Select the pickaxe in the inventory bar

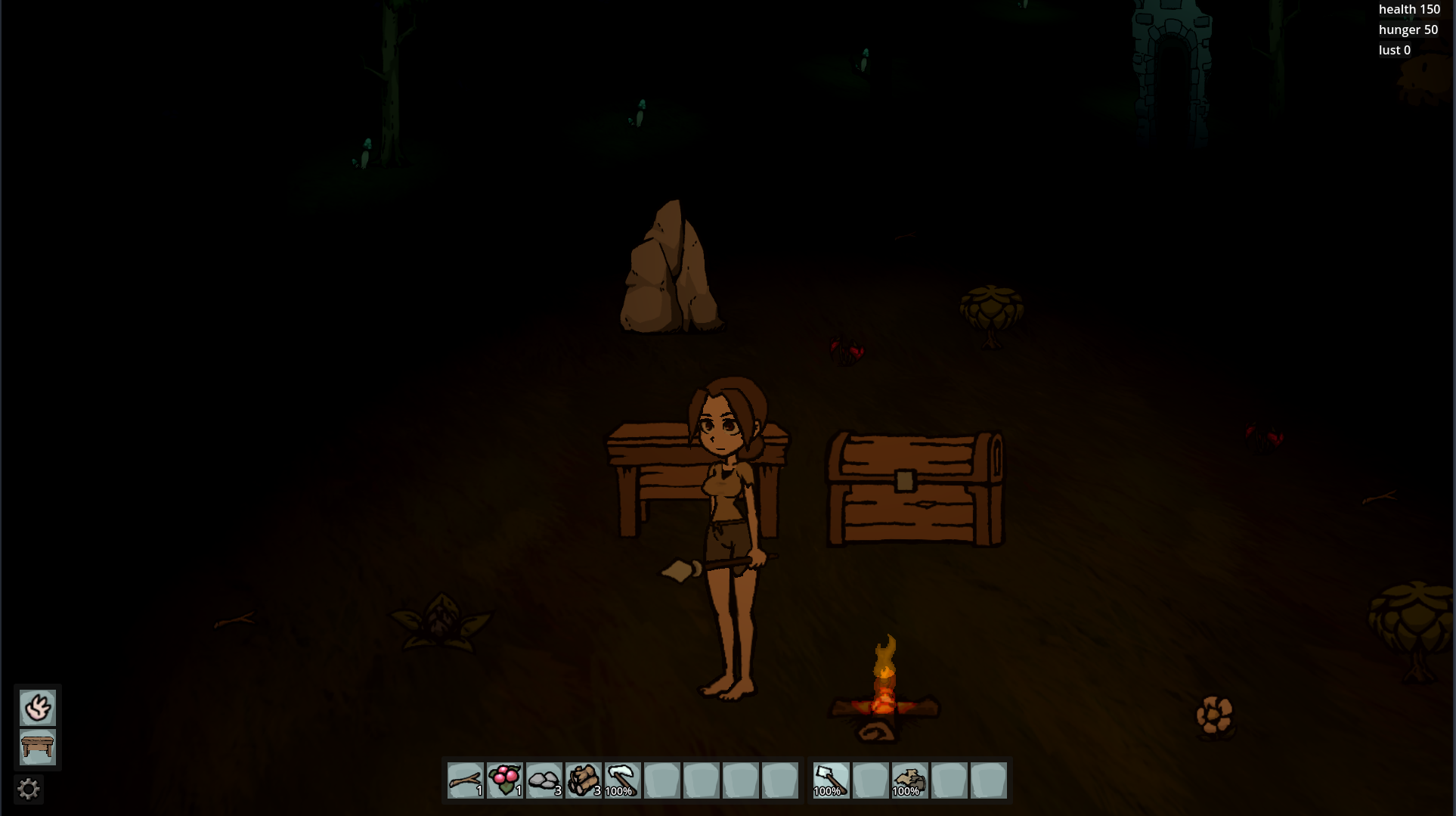click(x=622, y=780)
